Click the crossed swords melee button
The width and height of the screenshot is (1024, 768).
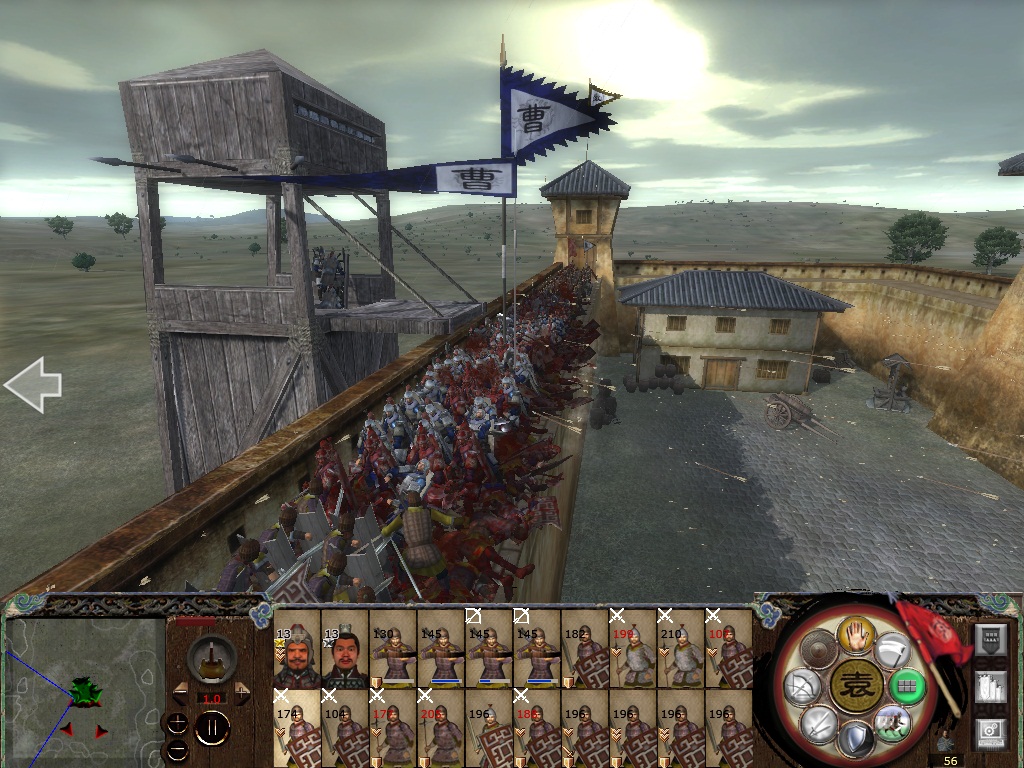(817, 725)
